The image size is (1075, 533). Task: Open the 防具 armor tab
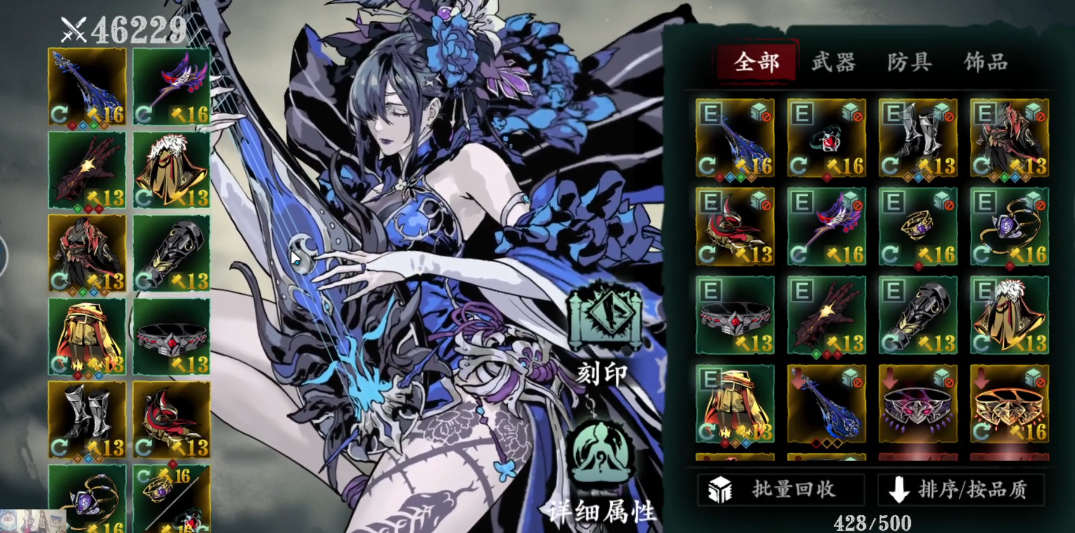tap(909, 62)
